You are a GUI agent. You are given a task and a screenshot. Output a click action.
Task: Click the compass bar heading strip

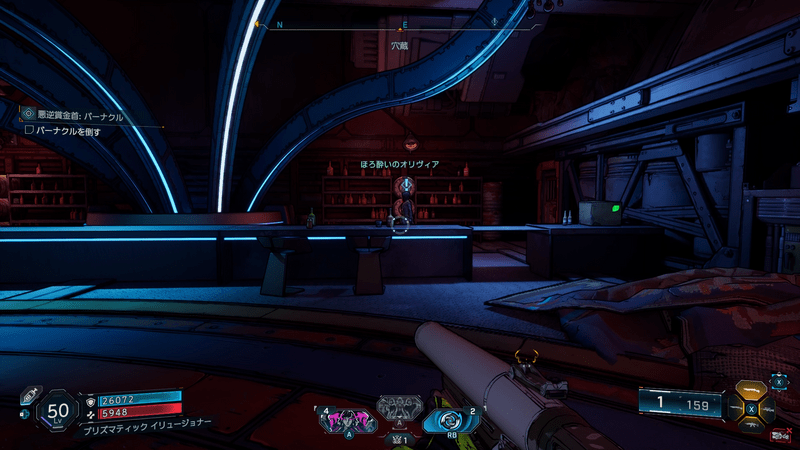click(400, 22)
